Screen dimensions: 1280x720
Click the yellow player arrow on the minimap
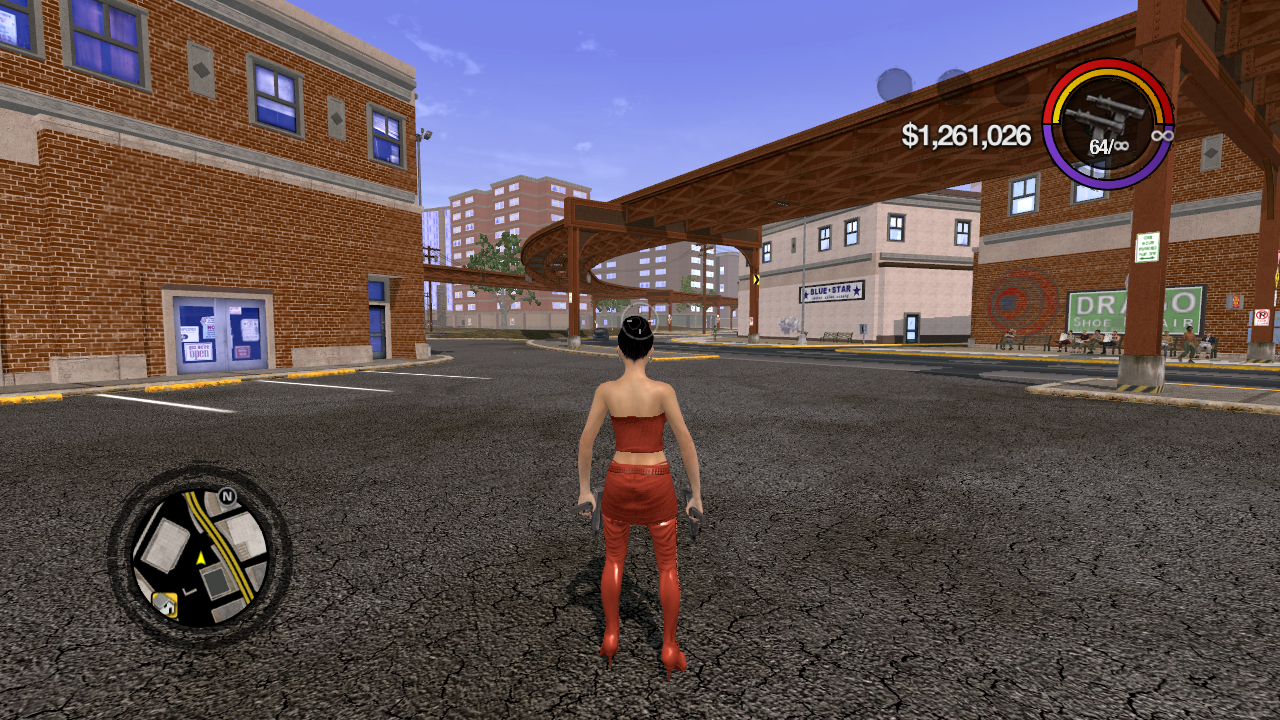200,558
